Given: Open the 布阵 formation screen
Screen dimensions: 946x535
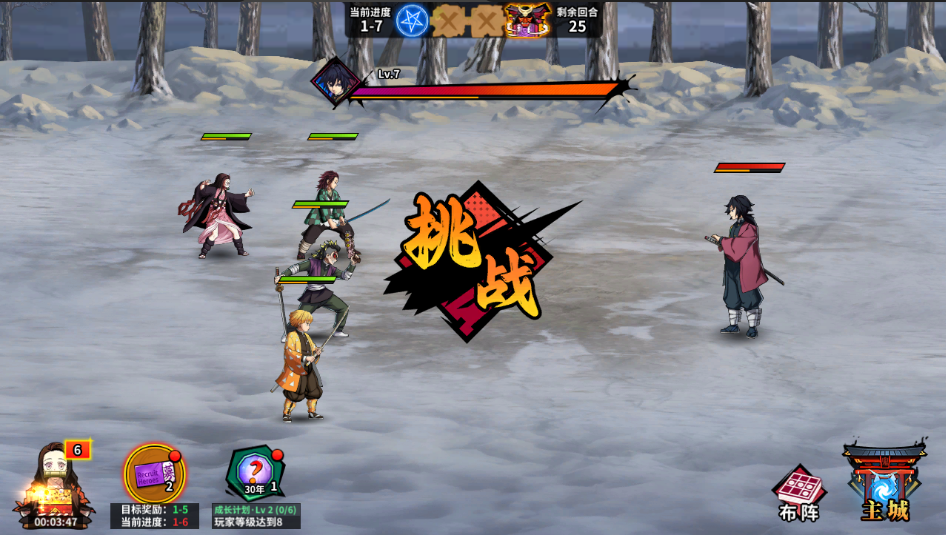Looking at the screenshot, I should tap(799, 493).
